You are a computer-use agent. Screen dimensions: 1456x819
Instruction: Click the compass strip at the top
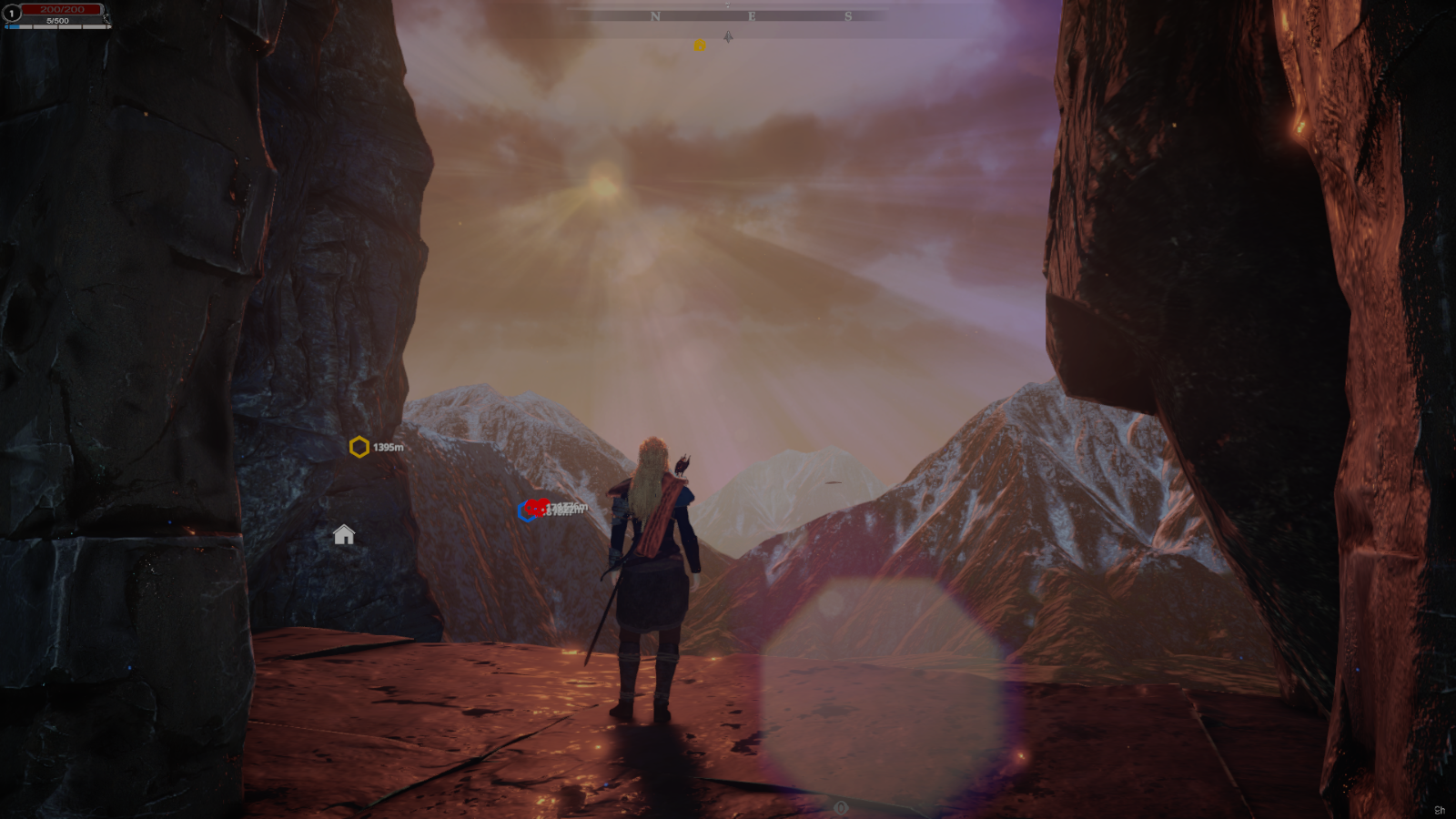coord(728,16)
